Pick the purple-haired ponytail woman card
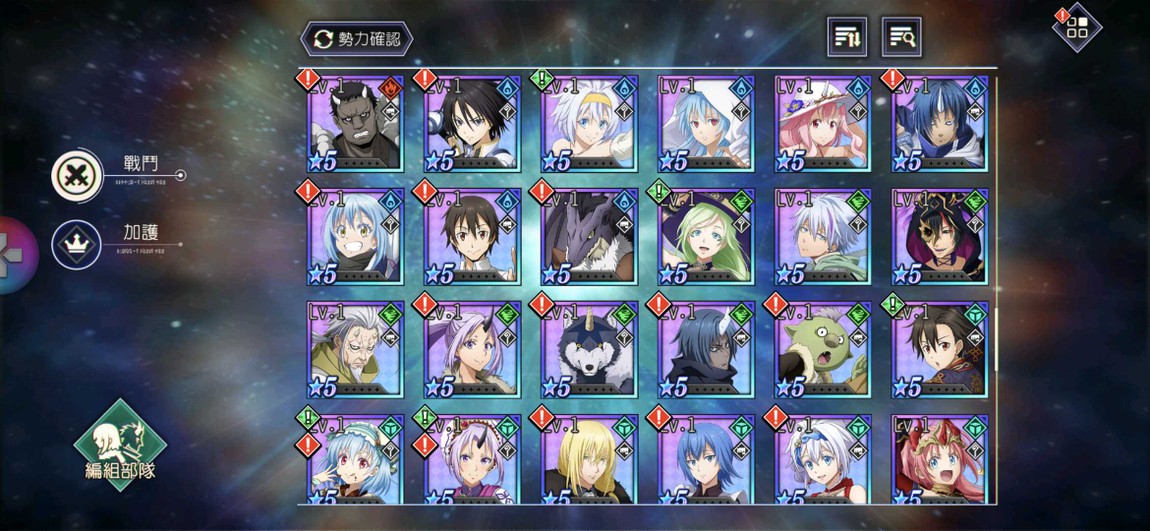This screenshot has width=1150, height=531. (472, 351)
